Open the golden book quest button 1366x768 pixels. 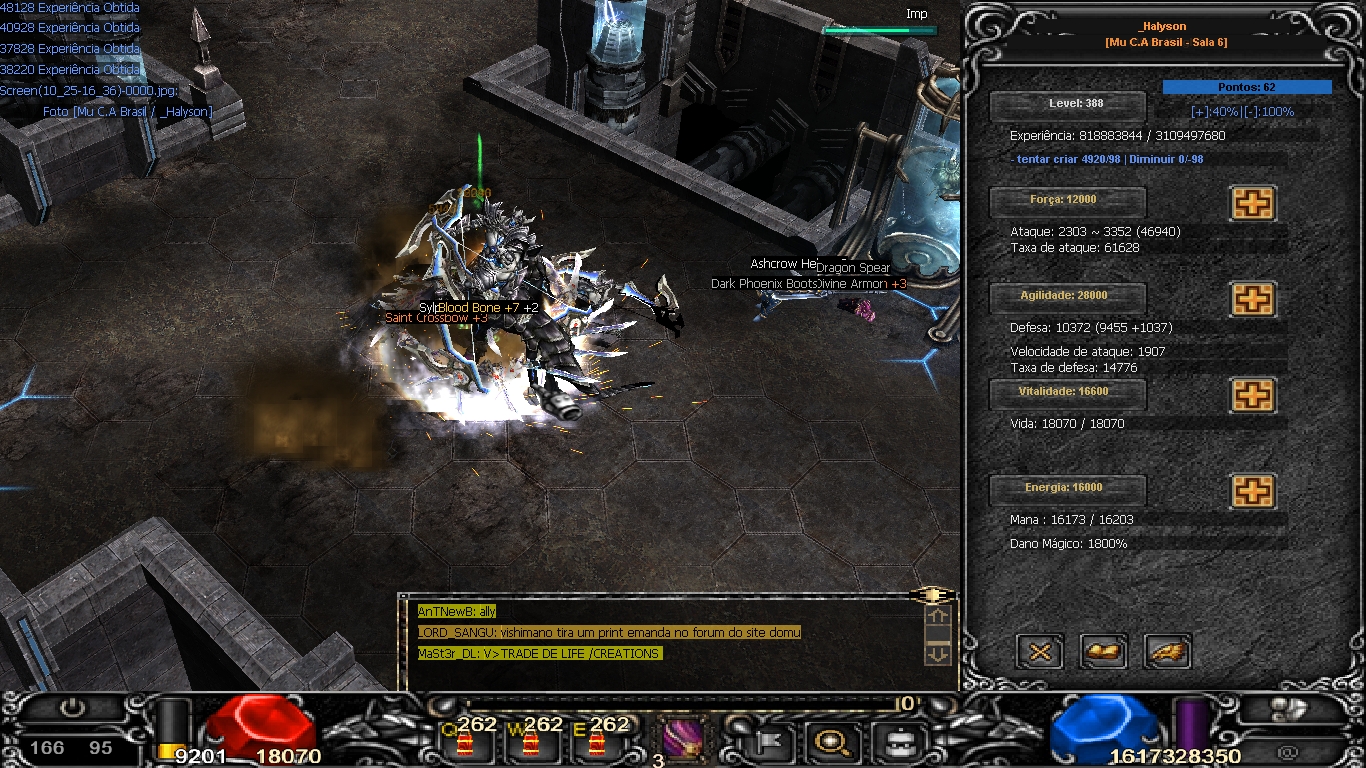click(x=1104, y=652)
